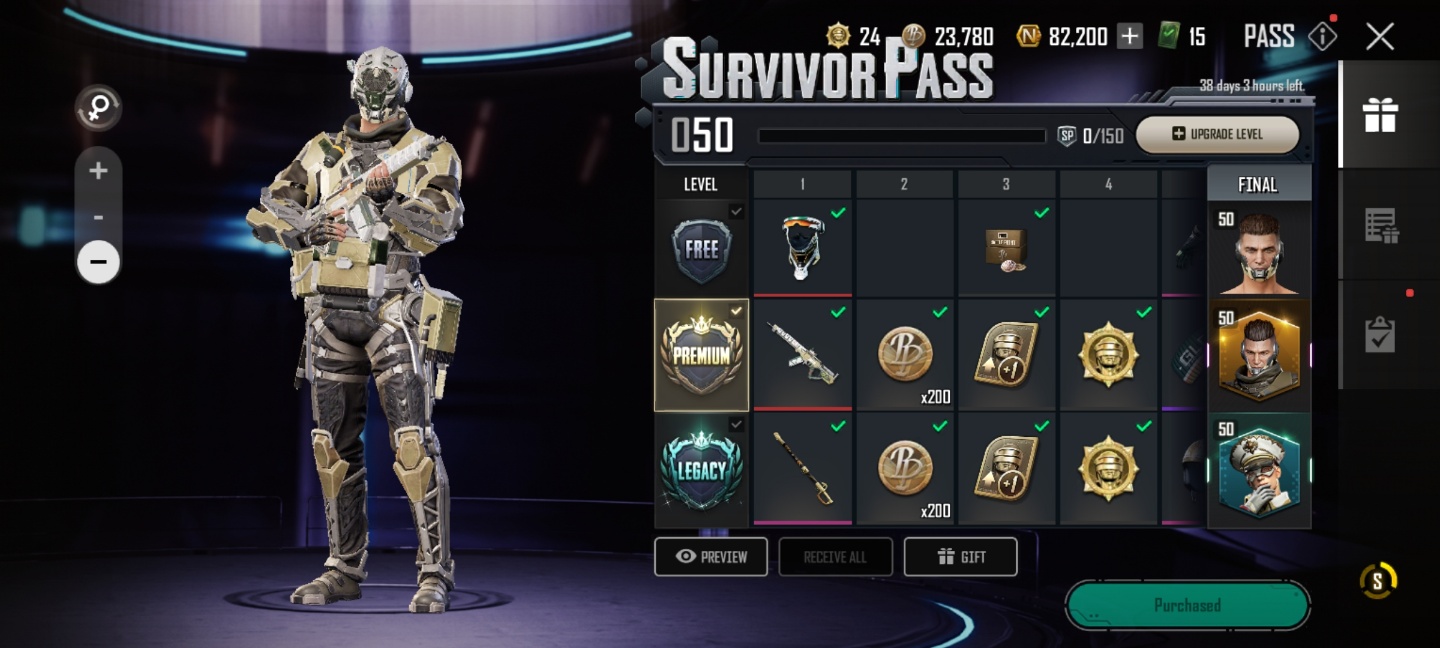Image resolution: width=1440 pixels, height=648 pixels.
Task: Open the gift box rewards tab
Action: [x=1380, y=115]
